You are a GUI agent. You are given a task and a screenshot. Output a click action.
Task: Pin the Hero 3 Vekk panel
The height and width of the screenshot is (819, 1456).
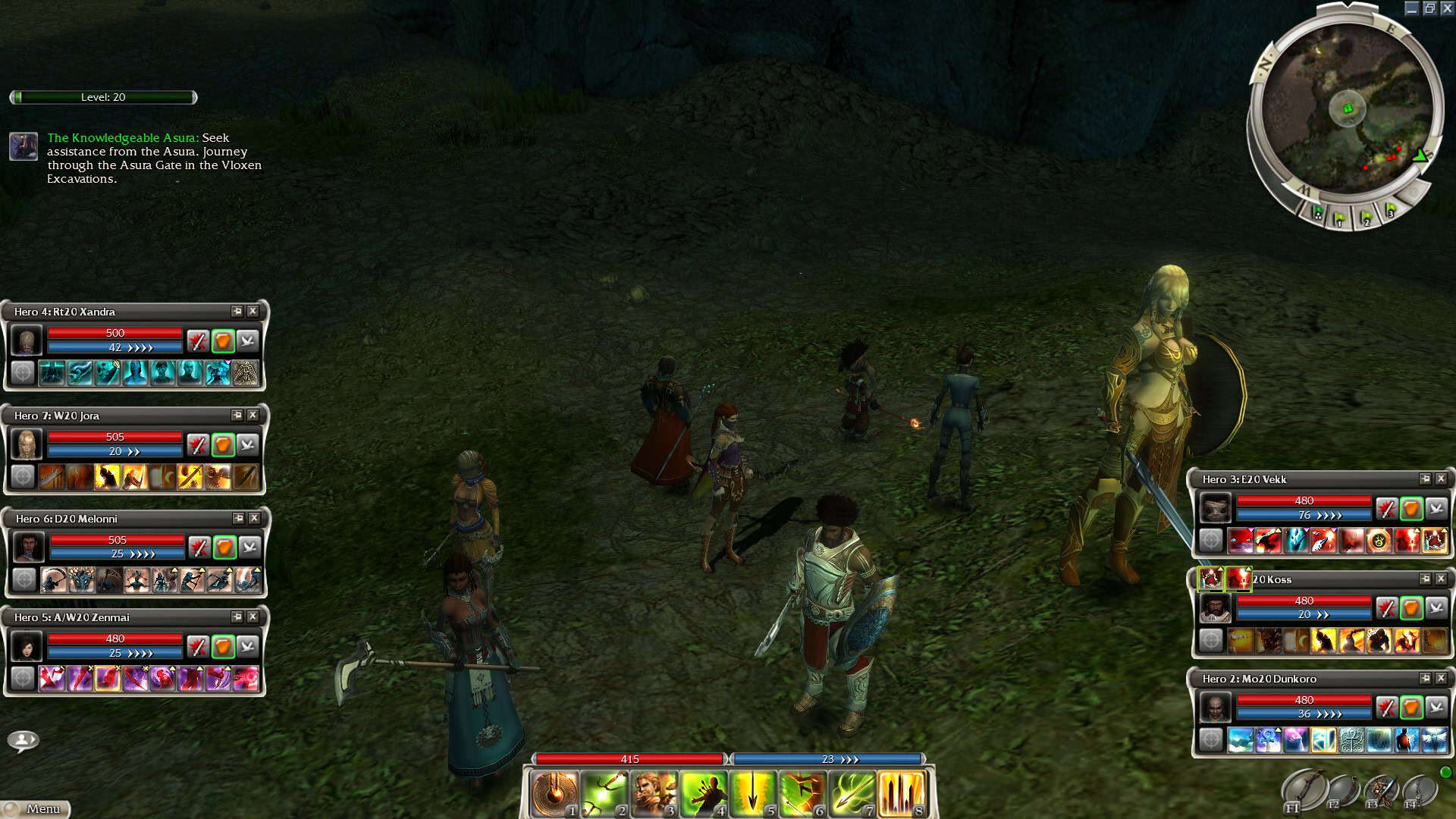[x=1425, y=479]
